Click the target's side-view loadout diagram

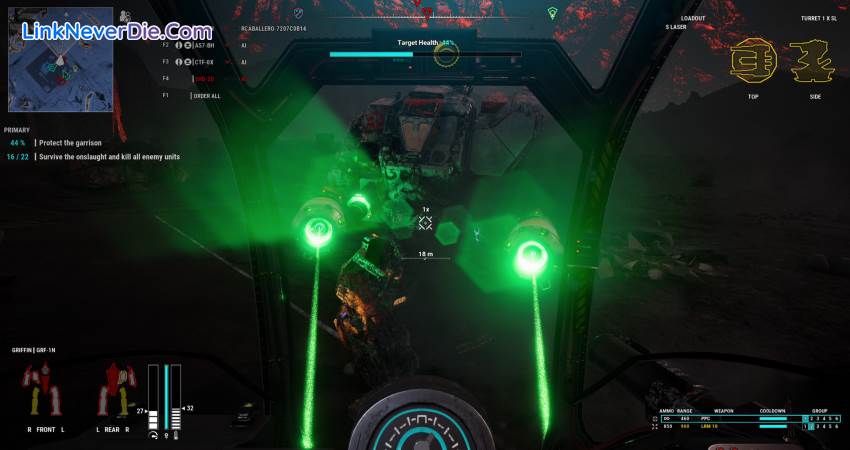point(811,62)
